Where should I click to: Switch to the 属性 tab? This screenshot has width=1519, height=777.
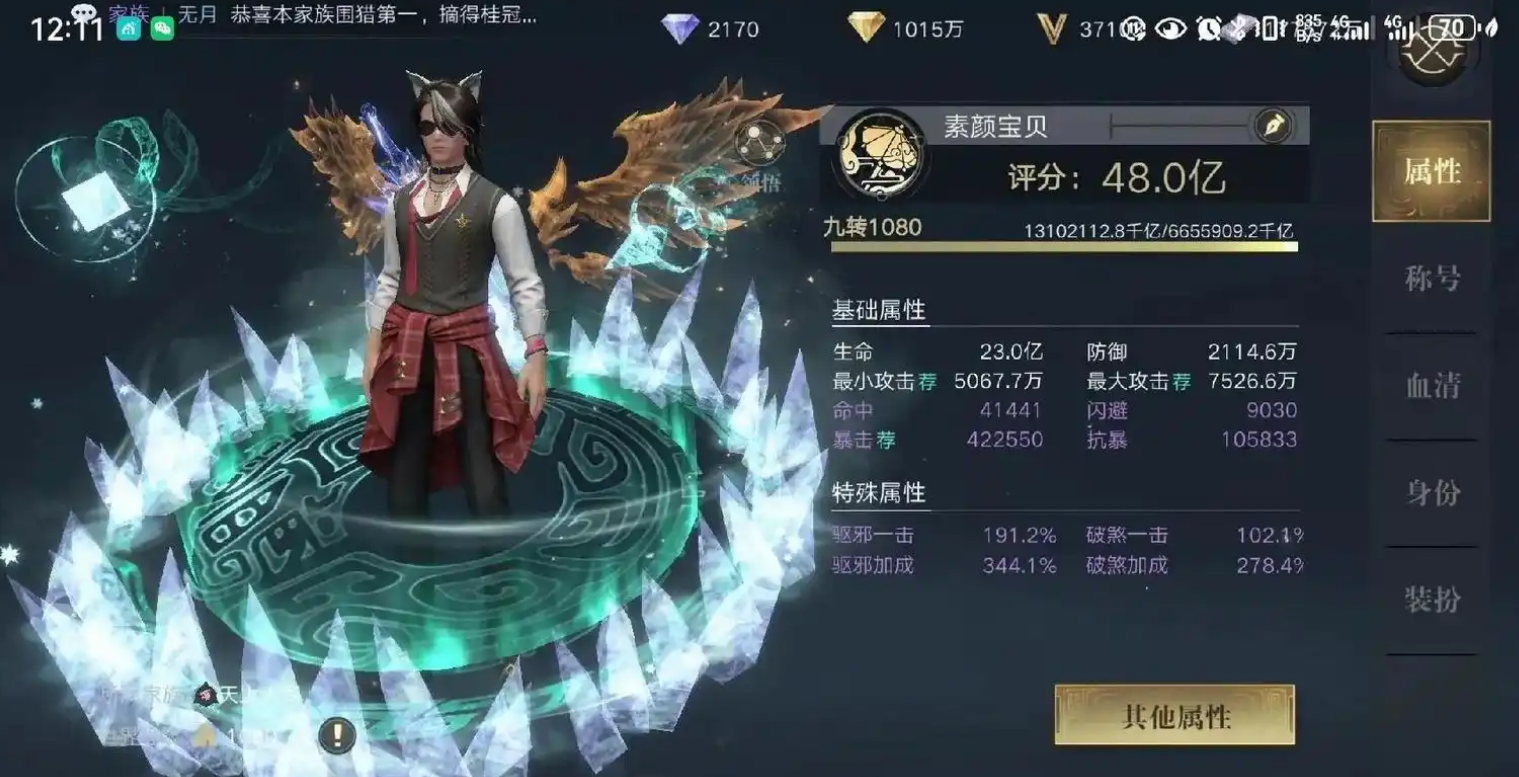(x=1431, y=171)
